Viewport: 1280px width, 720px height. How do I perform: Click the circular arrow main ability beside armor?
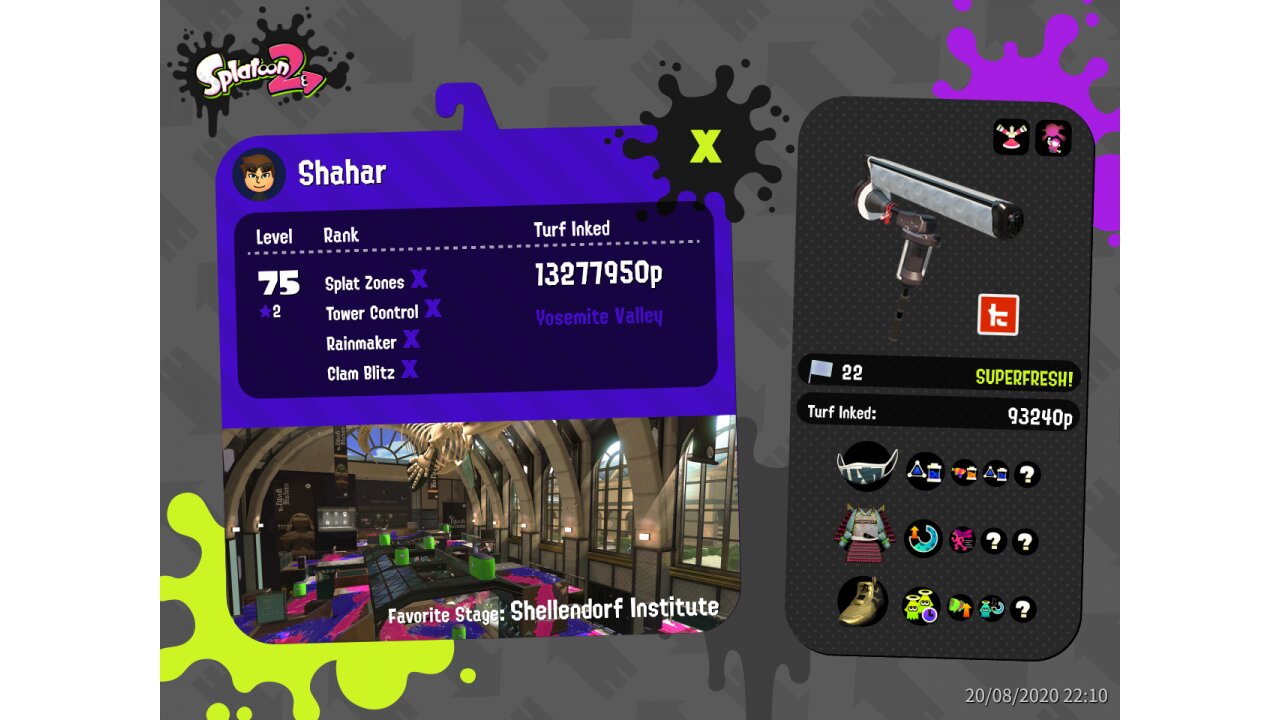[x=923, y=538]
